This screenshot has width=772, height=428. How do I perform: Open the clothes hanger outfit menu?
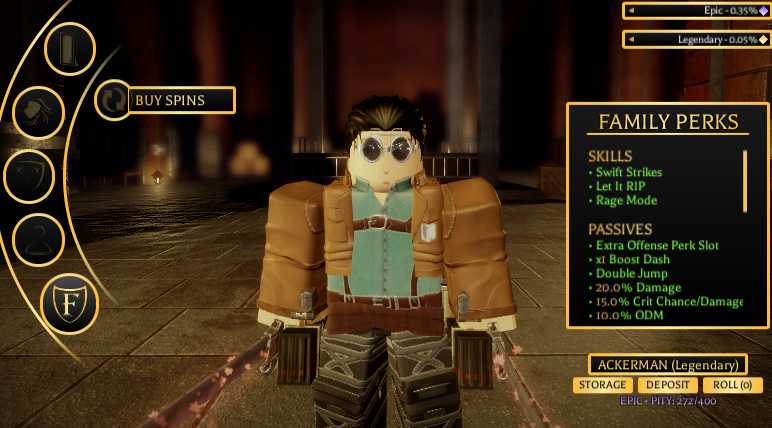pos(38,239)
